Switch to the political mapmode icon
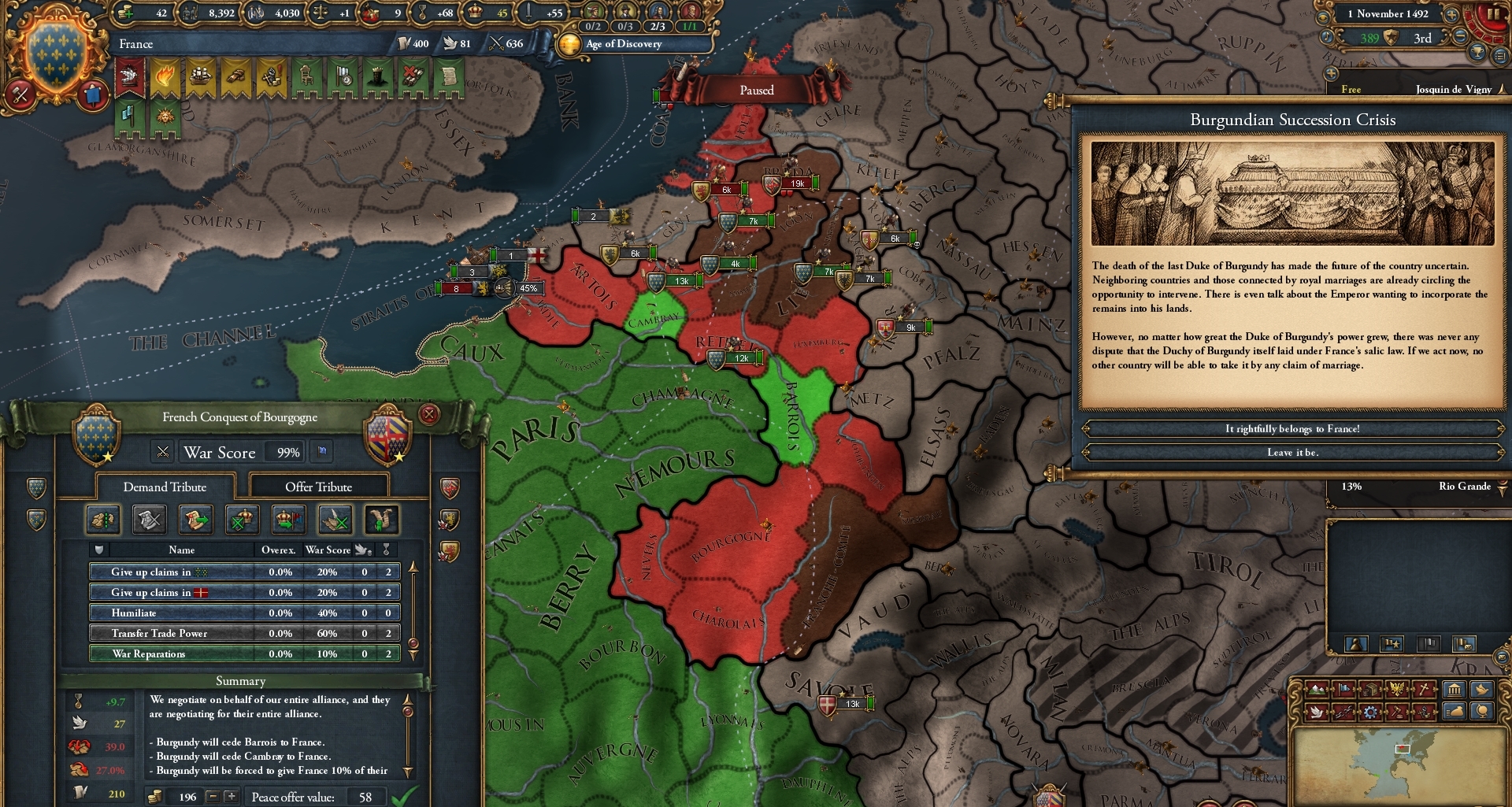The image size is (1512, 807). click(x=1344, y=689)
